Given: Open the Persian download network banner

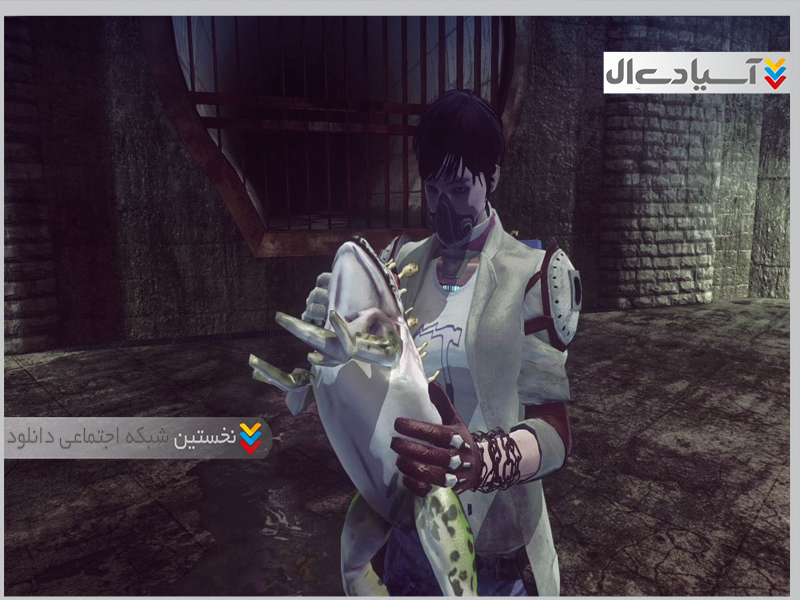Looking at the screenshot, I should pos(138,438).
